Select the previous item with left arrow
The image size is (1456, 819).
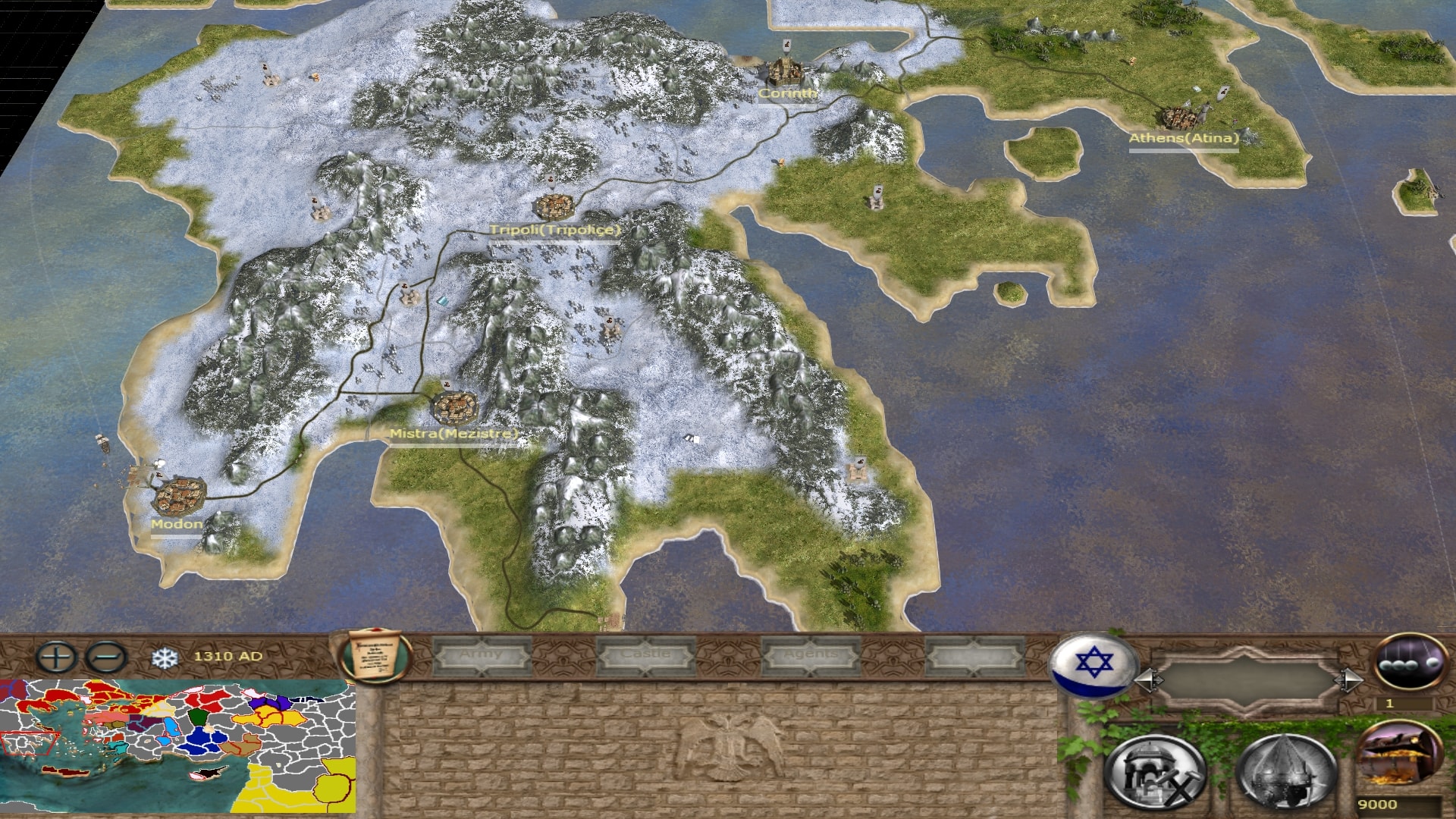click(x=1147, y=680)
